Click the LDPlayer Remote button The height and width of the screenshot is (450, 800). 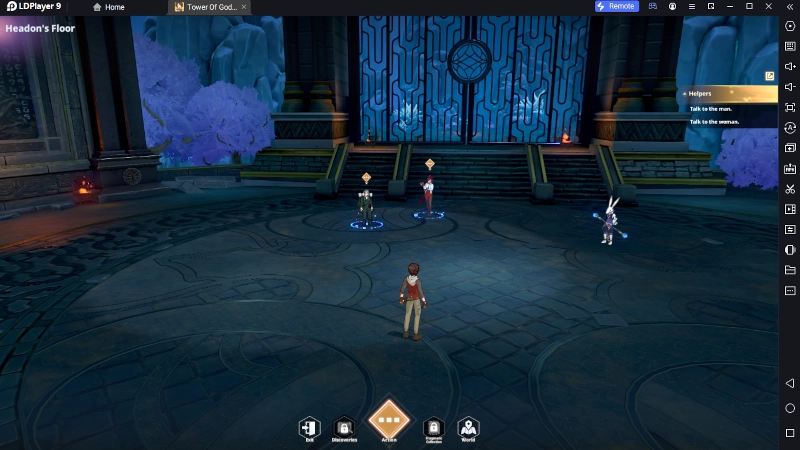(x=615, y=7)
